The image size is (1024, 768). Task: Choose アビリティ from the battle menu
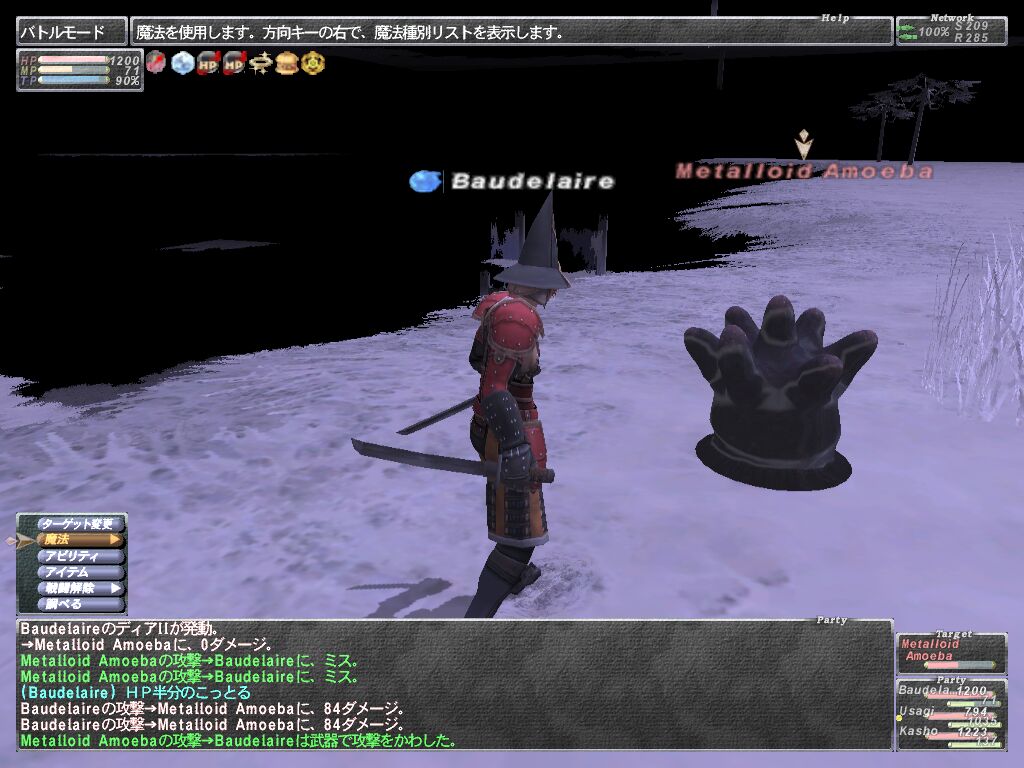pyautogui.click(x=77, y=556)
